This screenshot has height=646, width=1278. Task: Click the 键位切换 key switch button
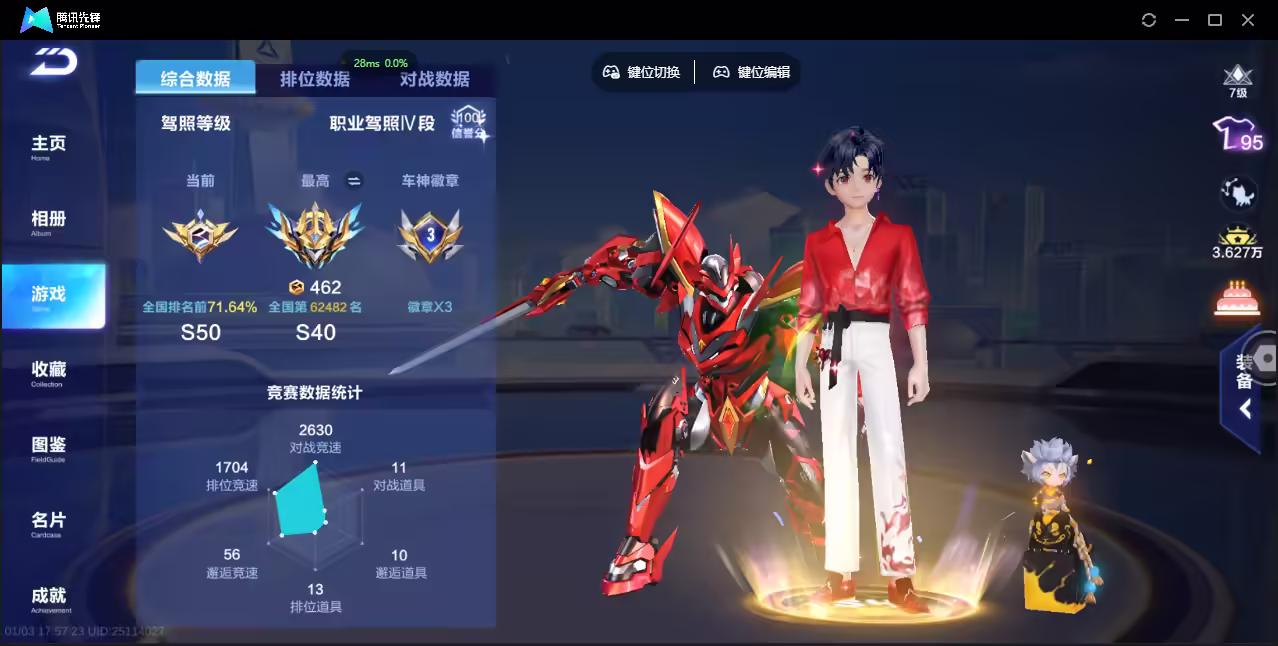pyautogui.click(x=641, y=72)
